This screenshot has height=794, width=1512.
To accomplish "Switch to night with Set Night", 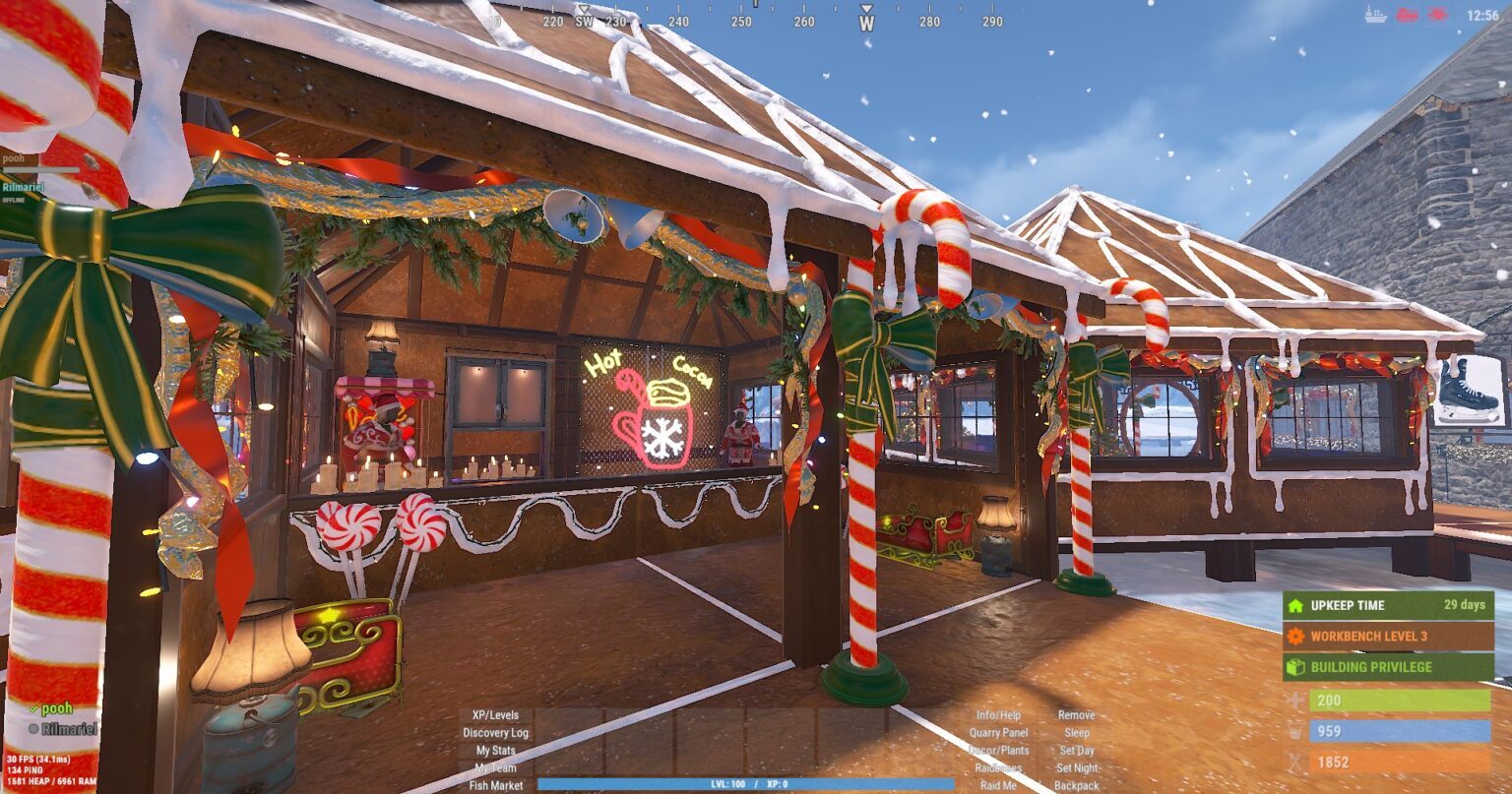I will click(x=1076, y=768).
